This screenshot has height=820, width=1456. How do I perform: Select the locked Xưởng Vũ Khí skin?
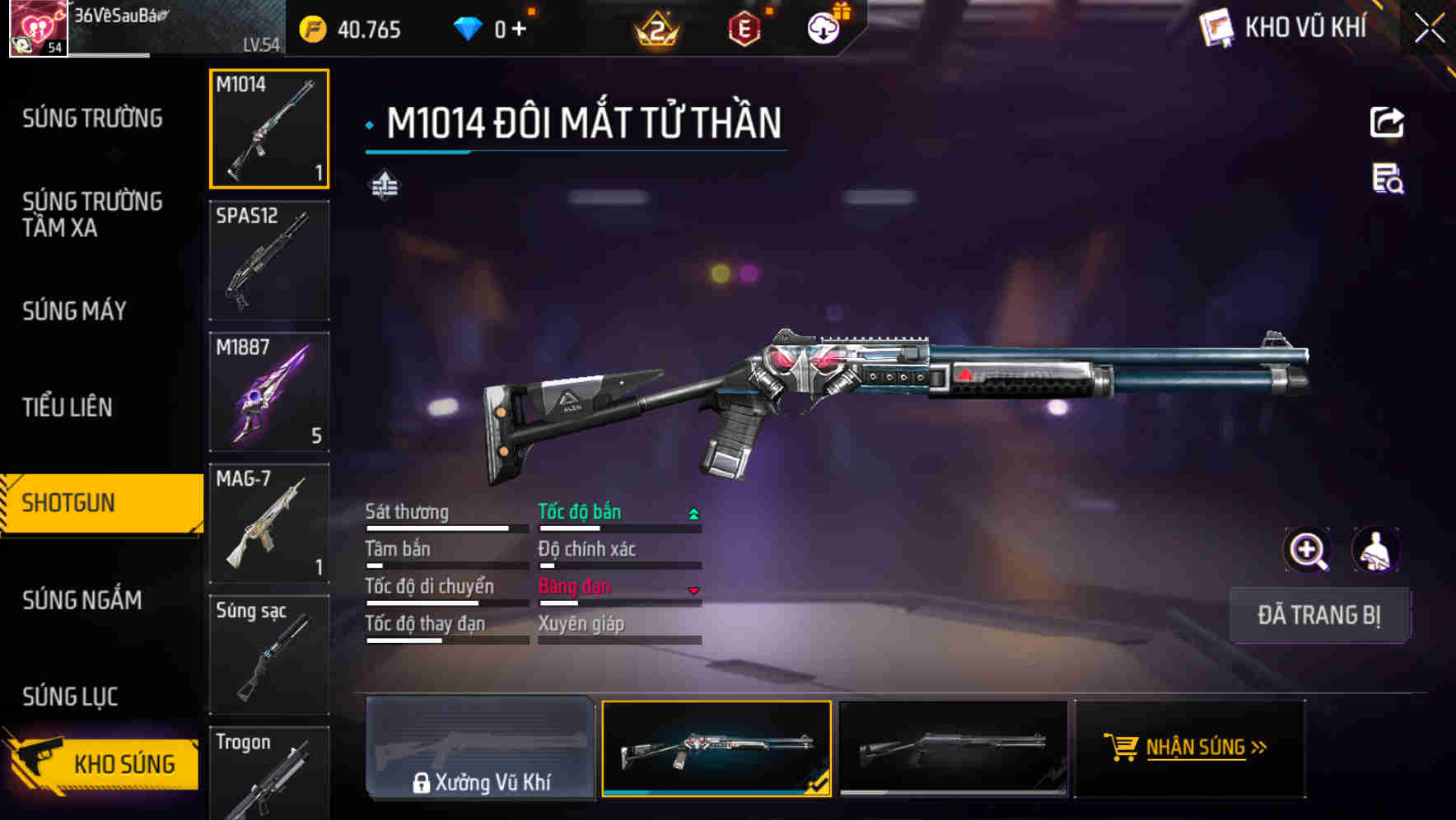pyautogui.click(x=480, y=748)
